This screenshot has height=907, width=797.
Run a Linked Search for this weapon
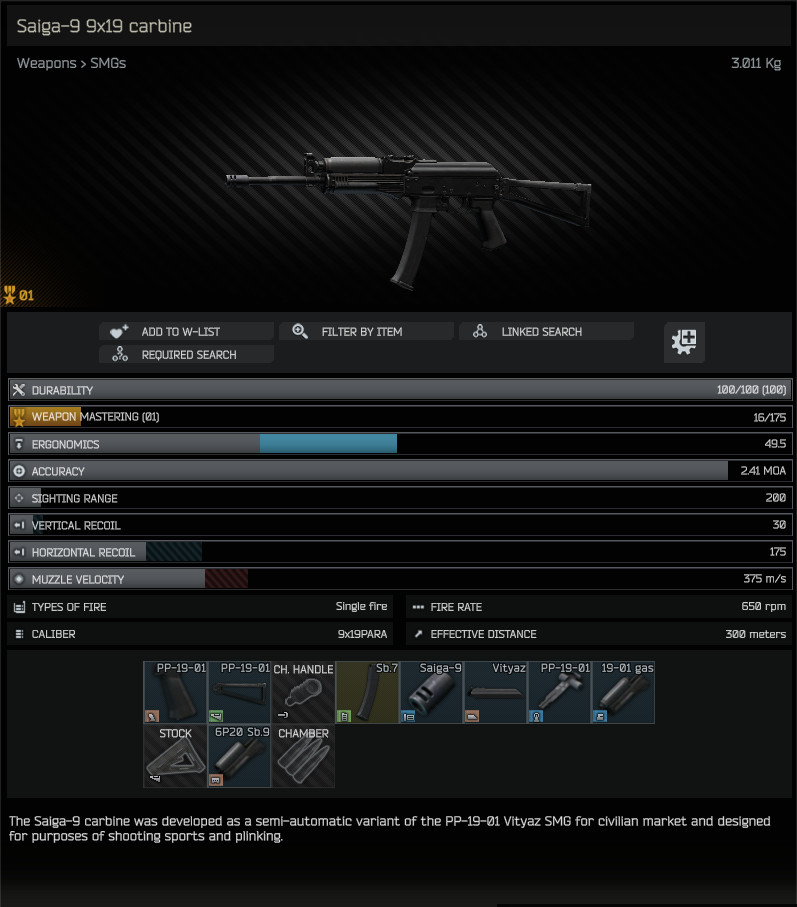[546, 332]
